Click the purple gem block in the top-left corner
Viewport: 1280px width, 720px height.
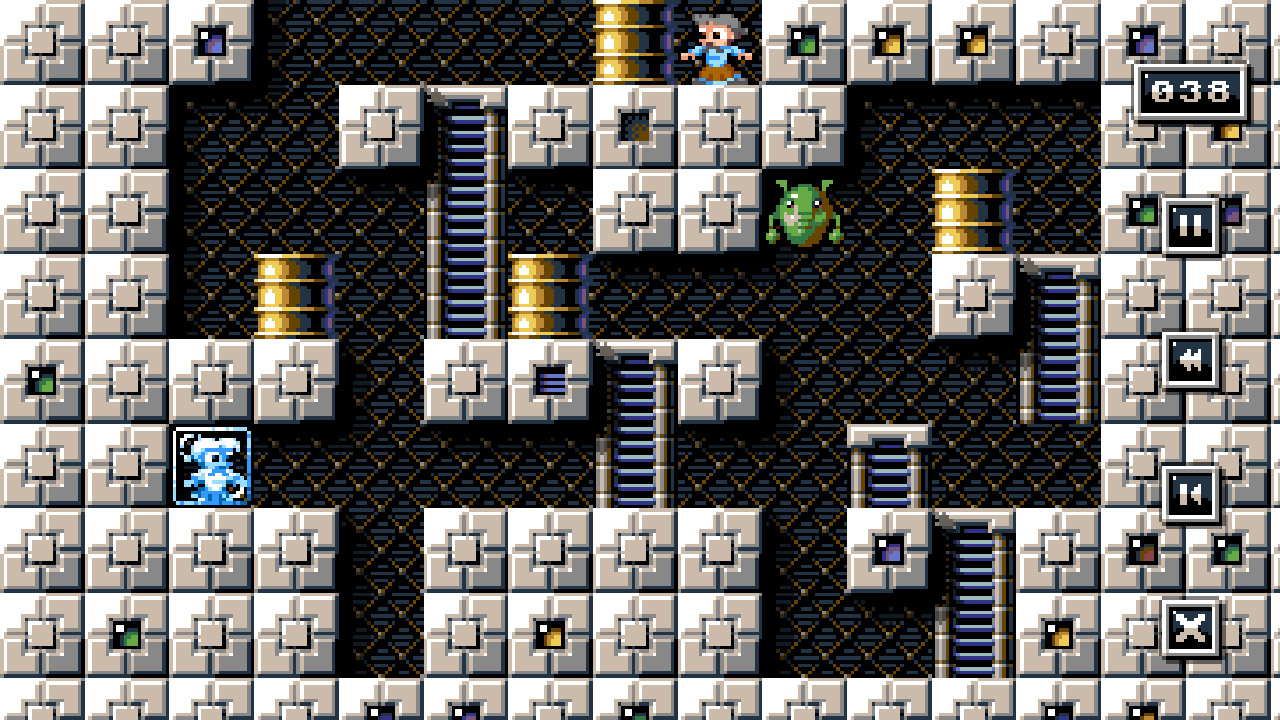pyautogui.click(x=210, y=40)
